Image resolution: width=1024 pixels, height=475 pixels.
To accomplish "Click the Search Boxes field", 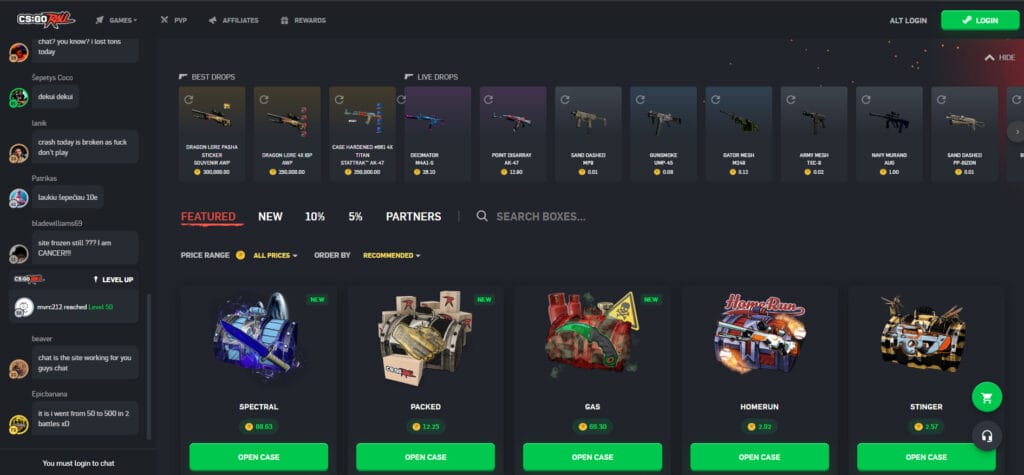I will coord(541,216).
